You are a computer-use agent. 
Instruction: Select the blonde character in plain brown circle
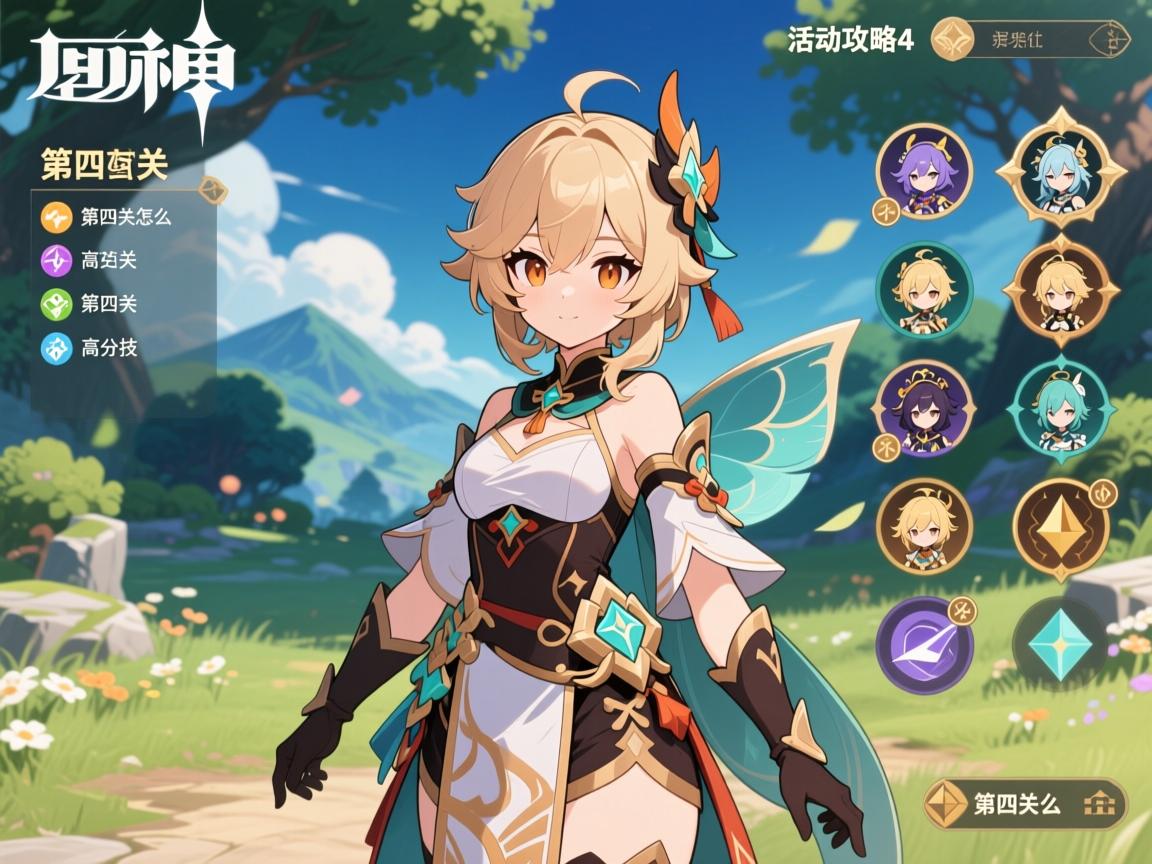point(924,527)
